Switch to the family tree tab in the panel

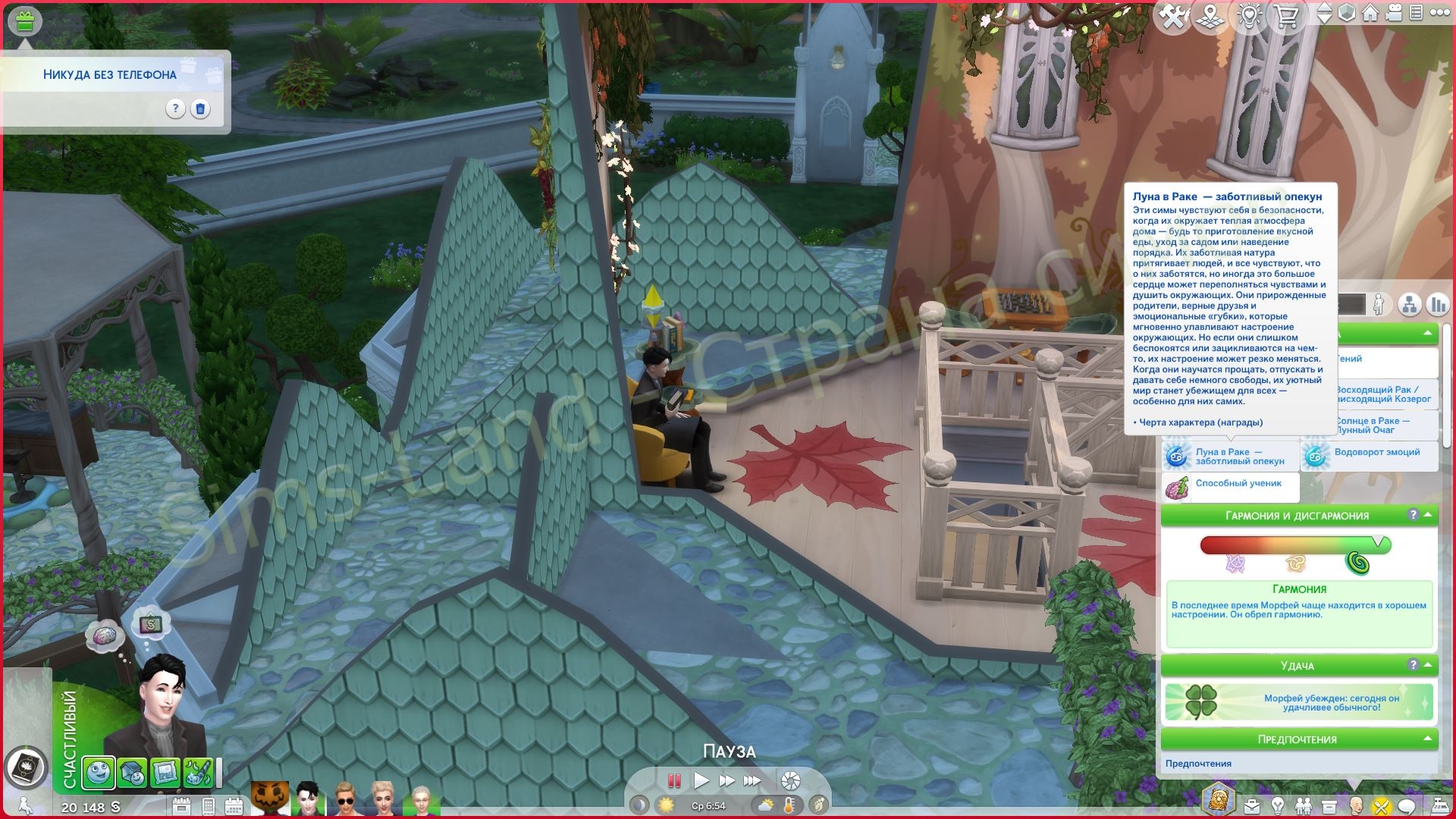pos(1409,305)
